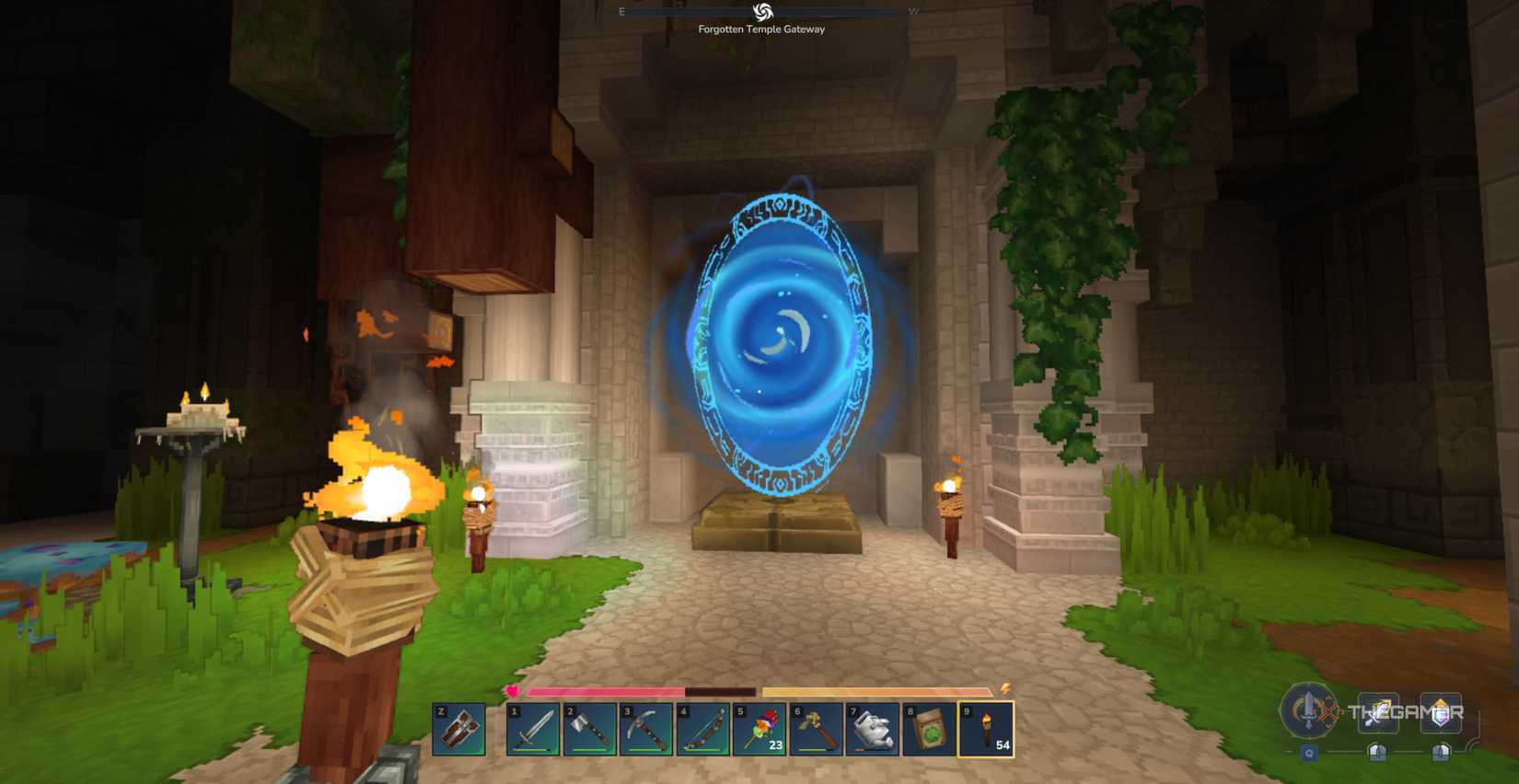The height and width of the screenshot is (784, 1519).
Task: Click the E compass direction marker
Action: 622,12
